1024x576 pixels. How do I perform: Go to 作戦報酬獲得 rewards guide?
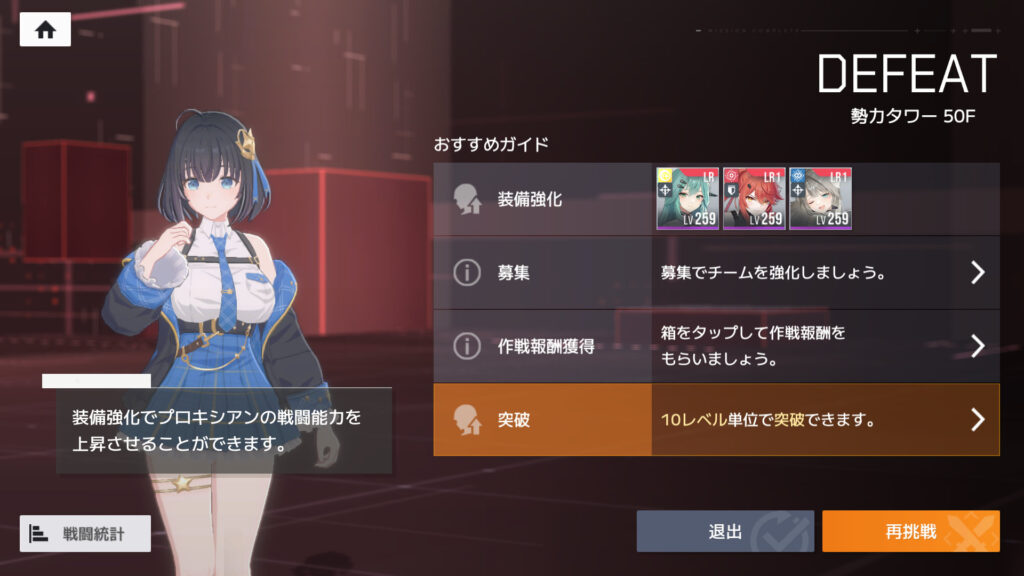(x=716, y=346)
